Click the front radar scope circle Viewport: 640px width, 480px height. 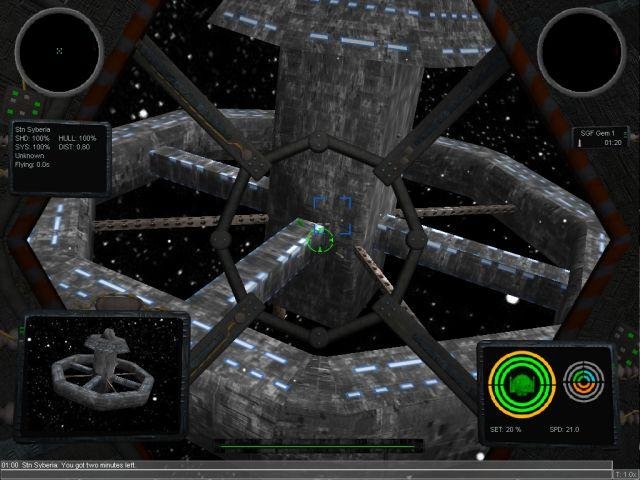coord(58,51)
